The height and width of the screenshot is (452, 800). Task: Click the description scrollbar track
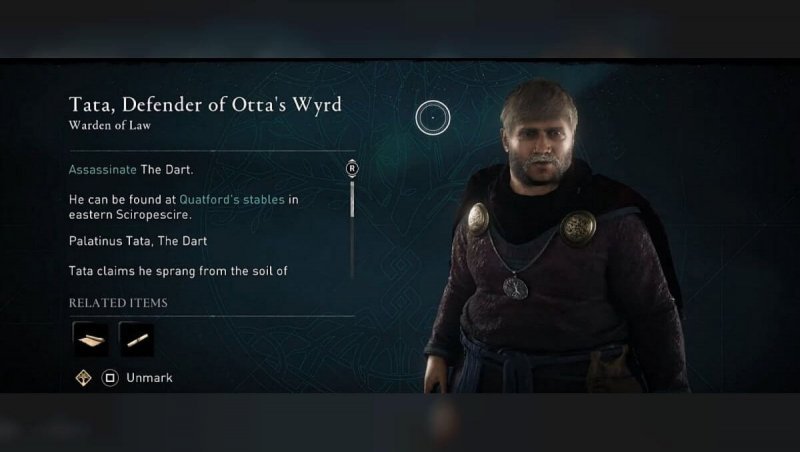[x=352, y=240]
